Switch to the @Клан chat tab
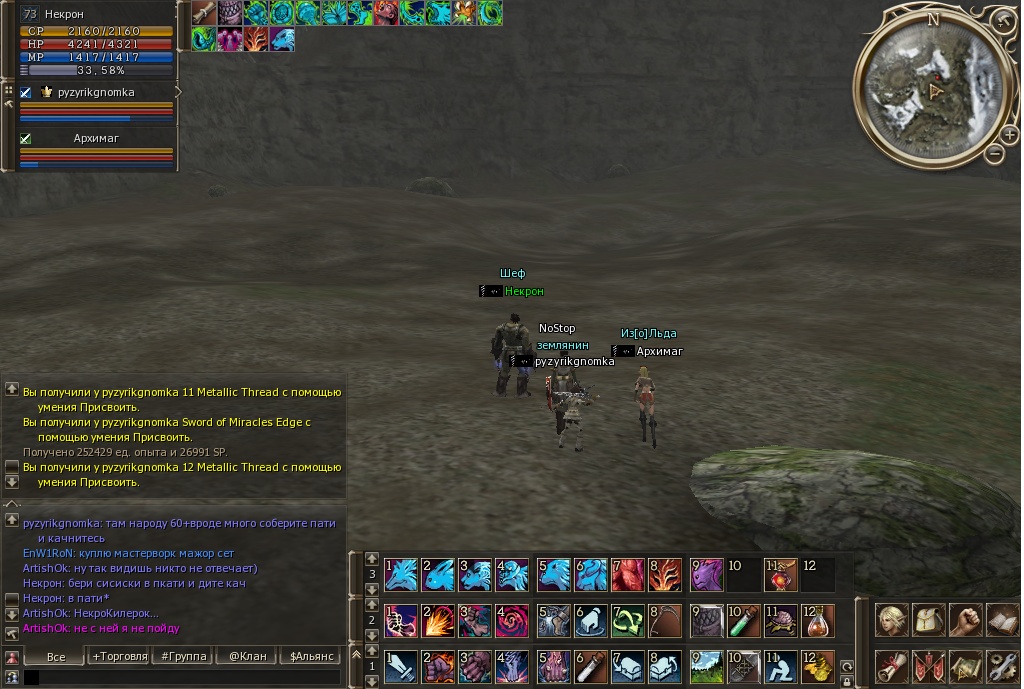This screenshot has width=1024, height=689. point(246,656)
